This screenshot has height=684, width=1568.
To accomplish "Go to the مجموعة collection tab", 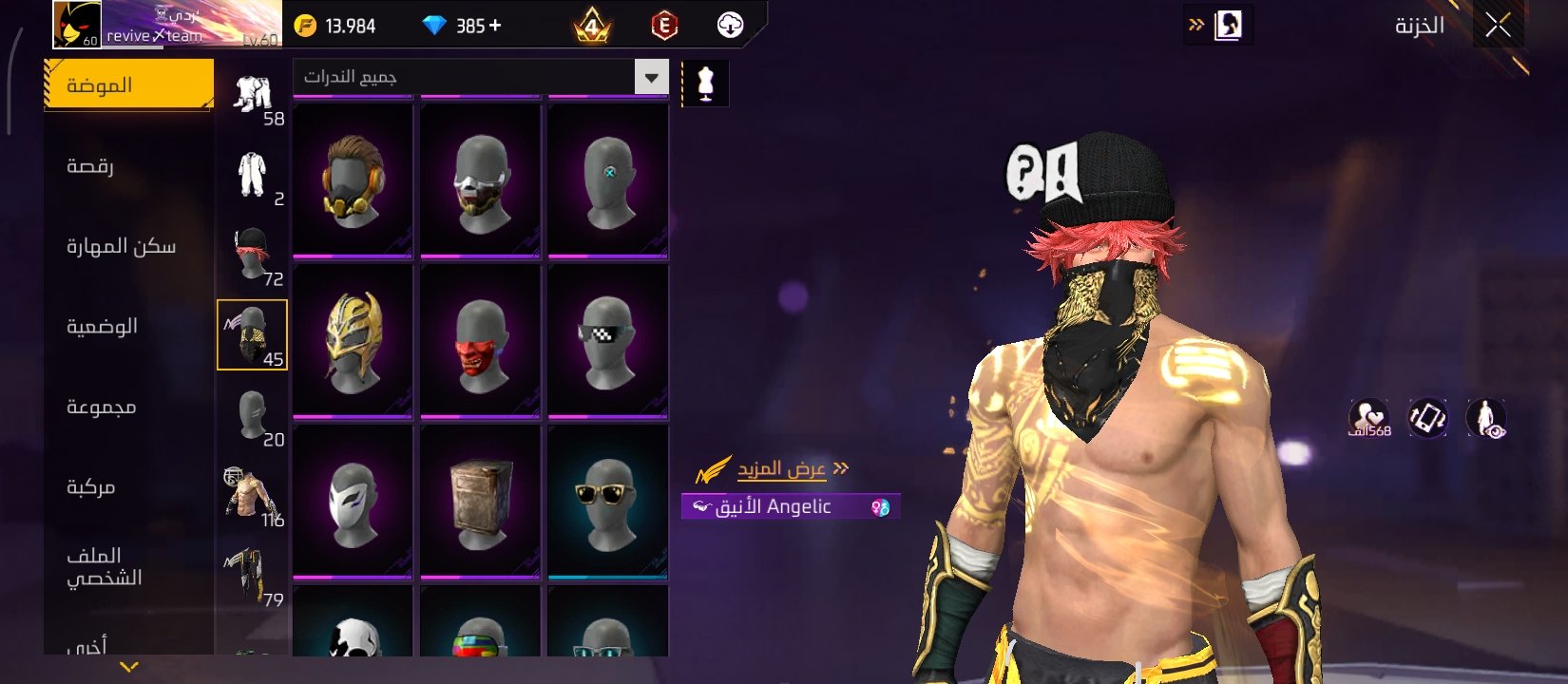I will [x=101, y=408].
